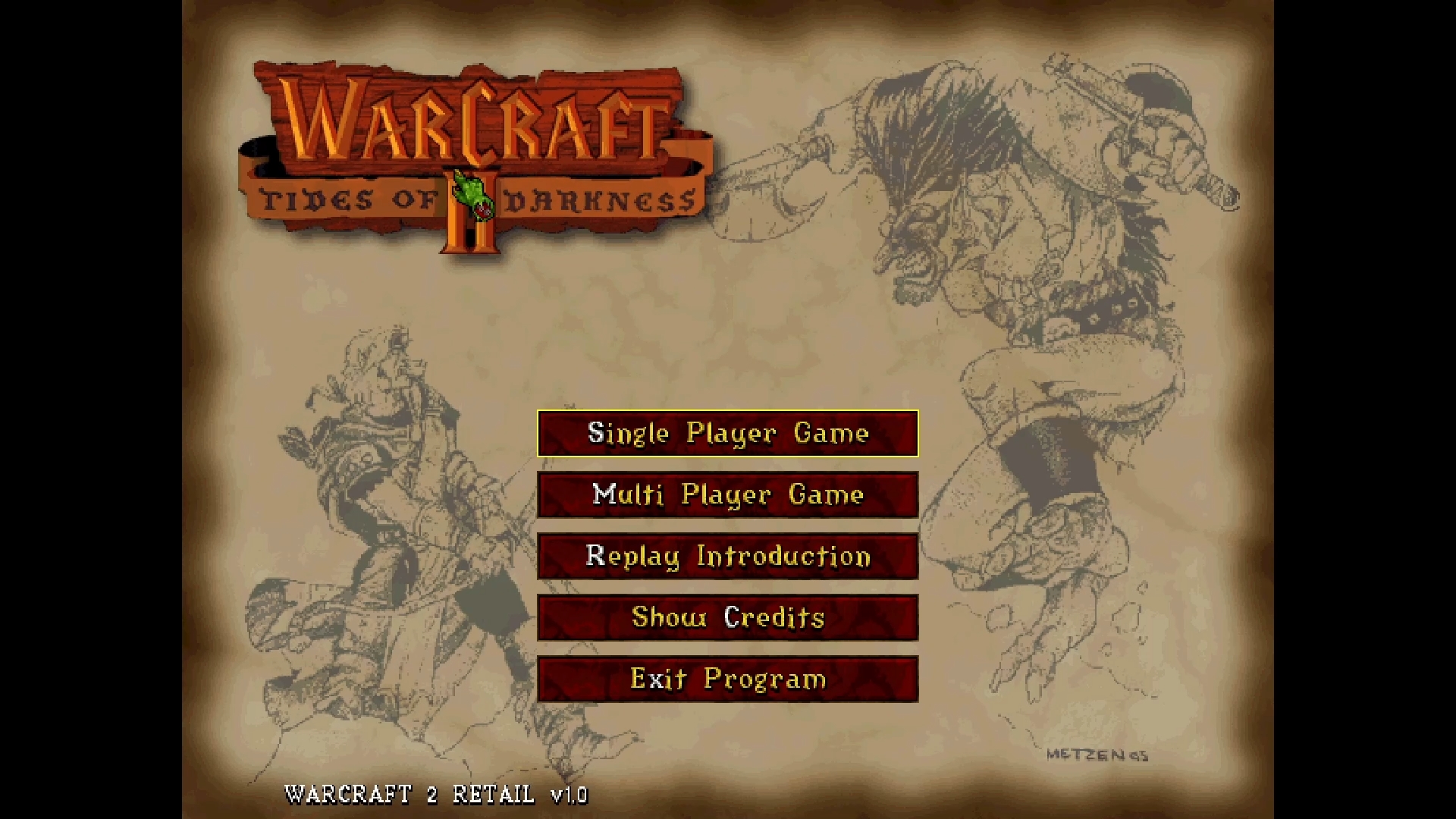Show the game credits
This screenshot has height=819, width=1456.
pos(726,617)
